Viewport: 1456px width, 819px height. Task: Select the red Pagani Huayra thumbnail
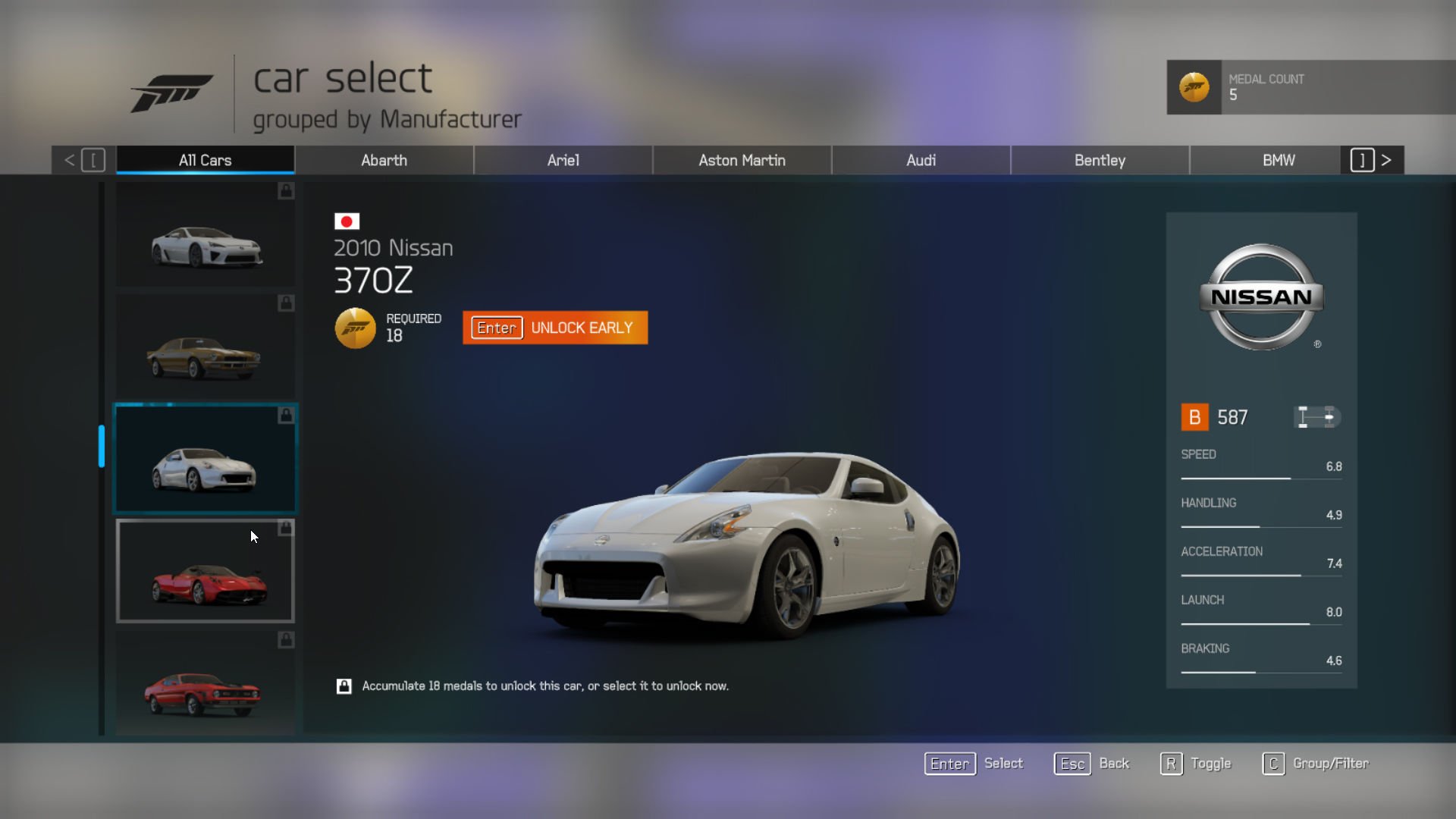coord(205,571)
